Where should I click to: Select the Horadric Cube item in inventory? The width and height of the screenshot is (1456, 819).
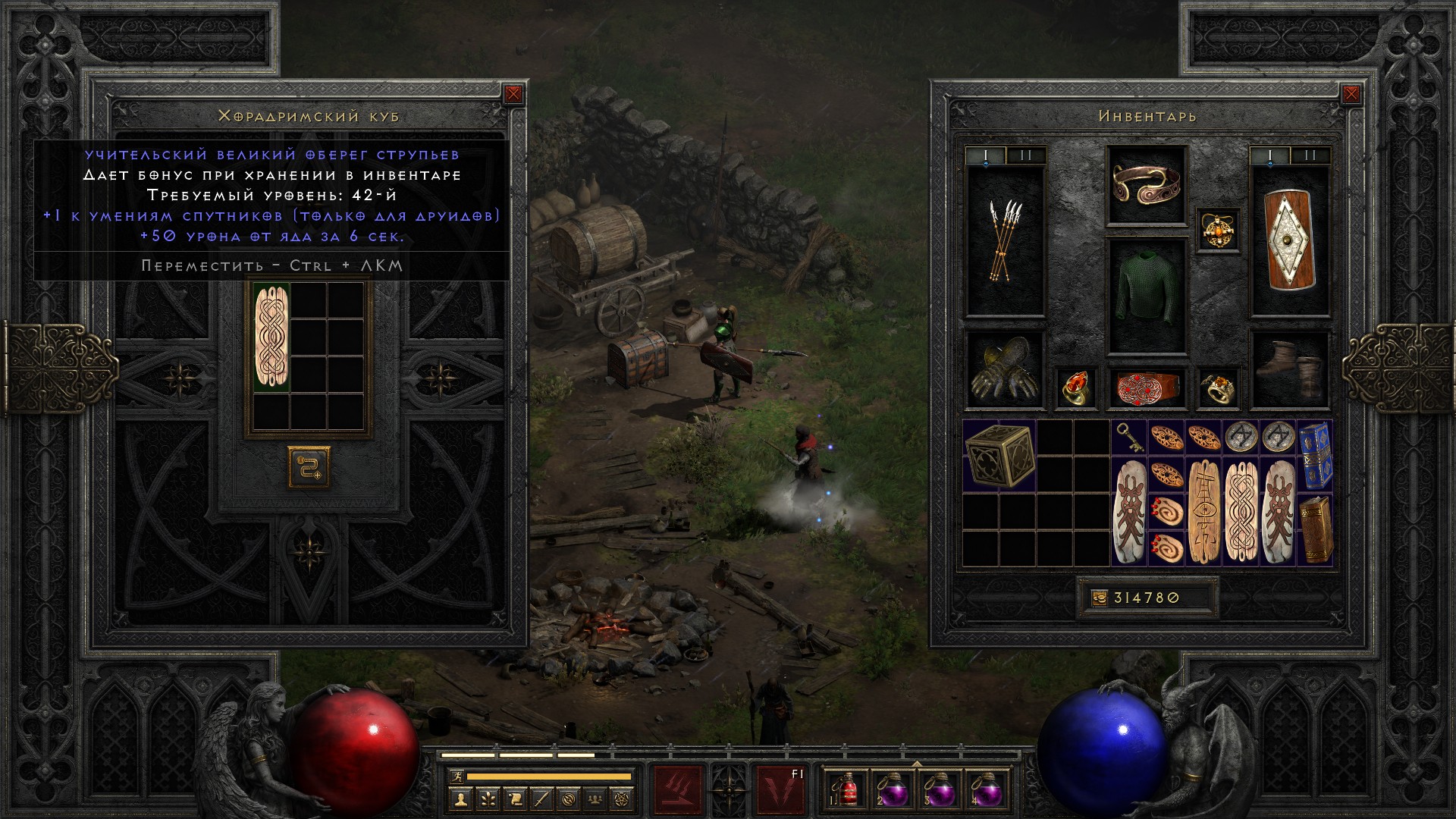[x=999, y=454]
